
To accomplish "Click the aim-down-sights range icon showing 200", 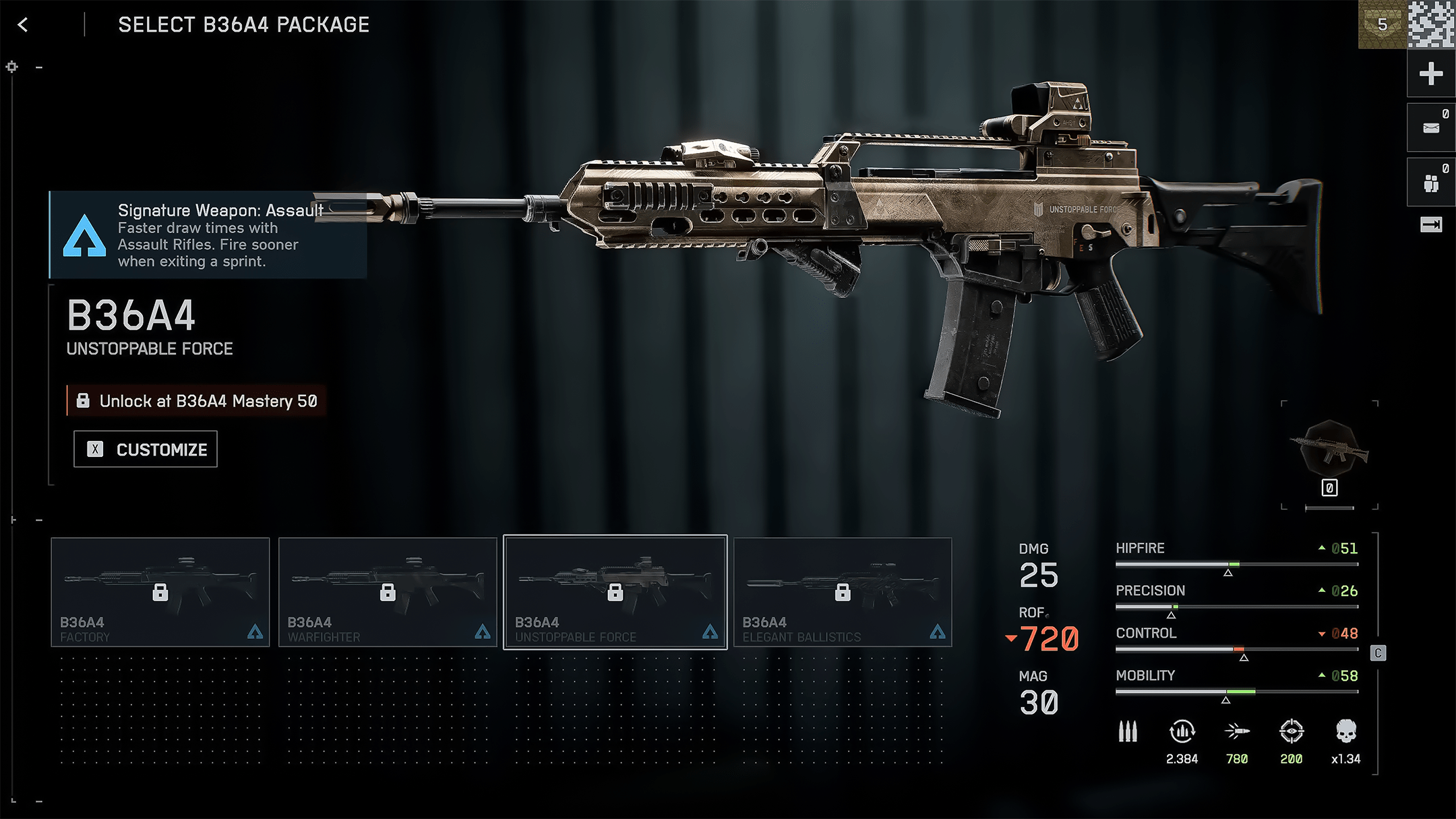I will [x=1291, y=733].
